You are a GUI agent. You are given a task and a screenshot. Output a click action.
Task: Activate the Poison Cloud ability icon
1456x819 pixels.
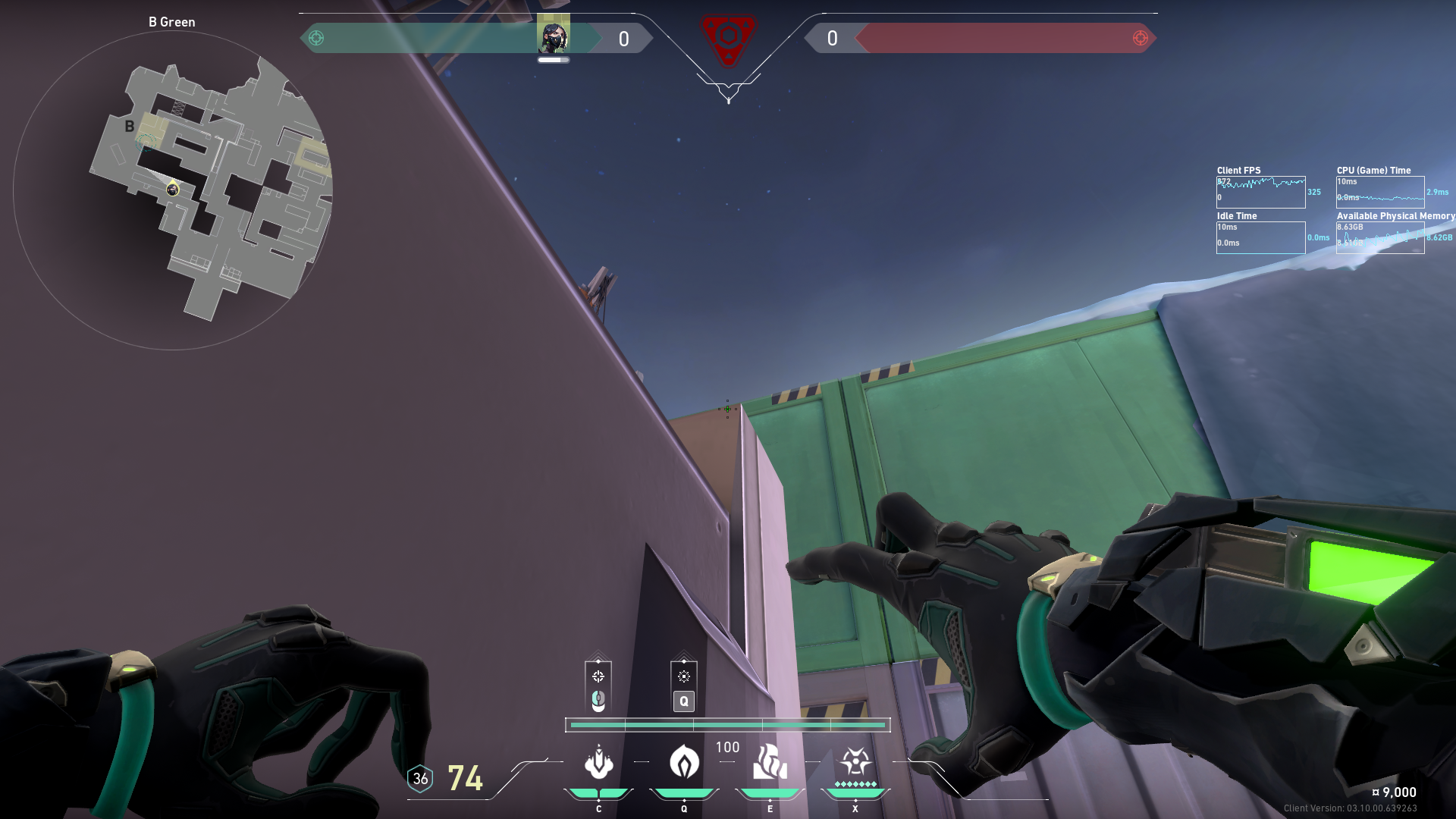[x=684, y=762]
